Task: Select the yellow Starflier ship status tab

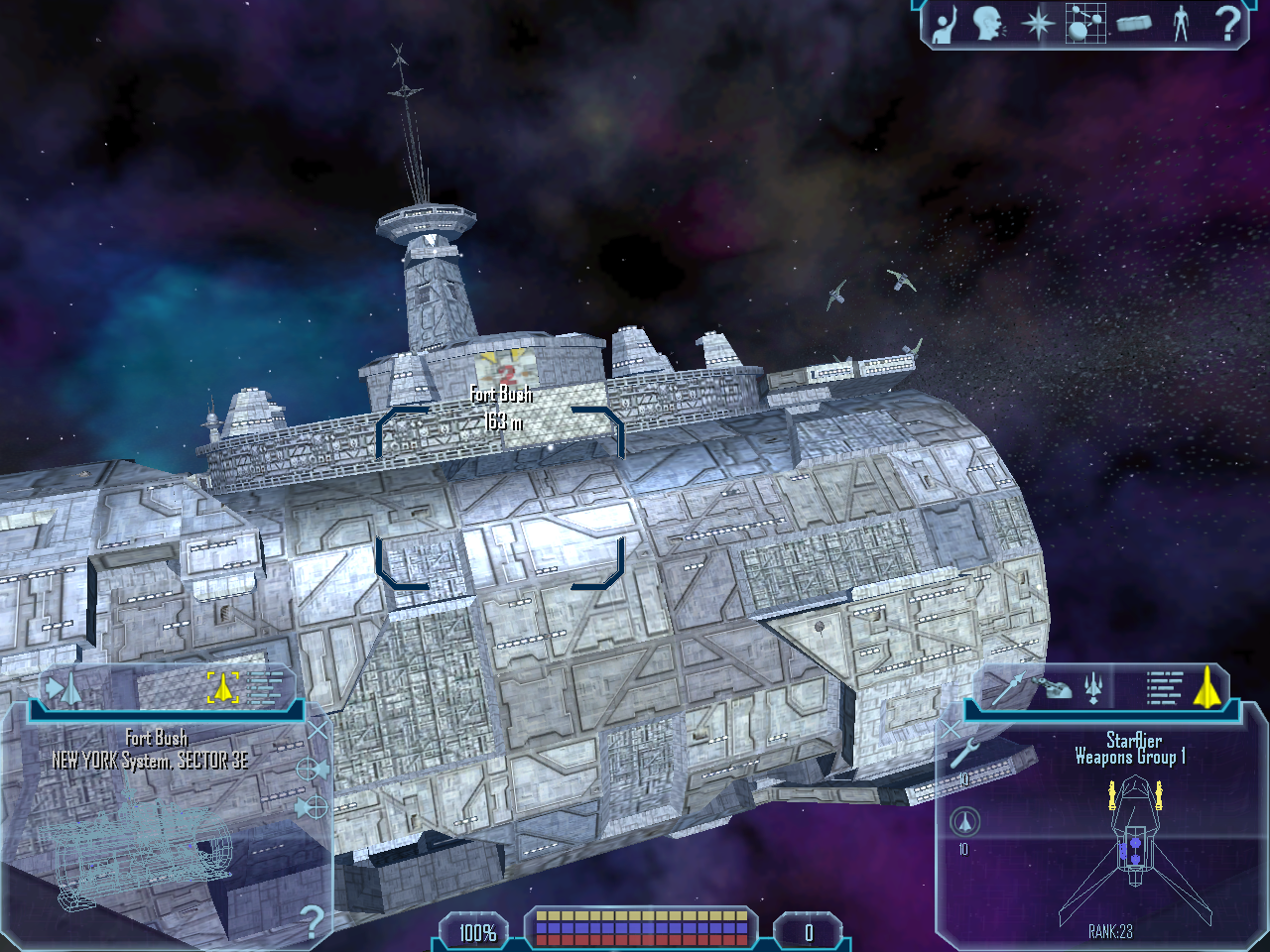Action: point(1206,686)
